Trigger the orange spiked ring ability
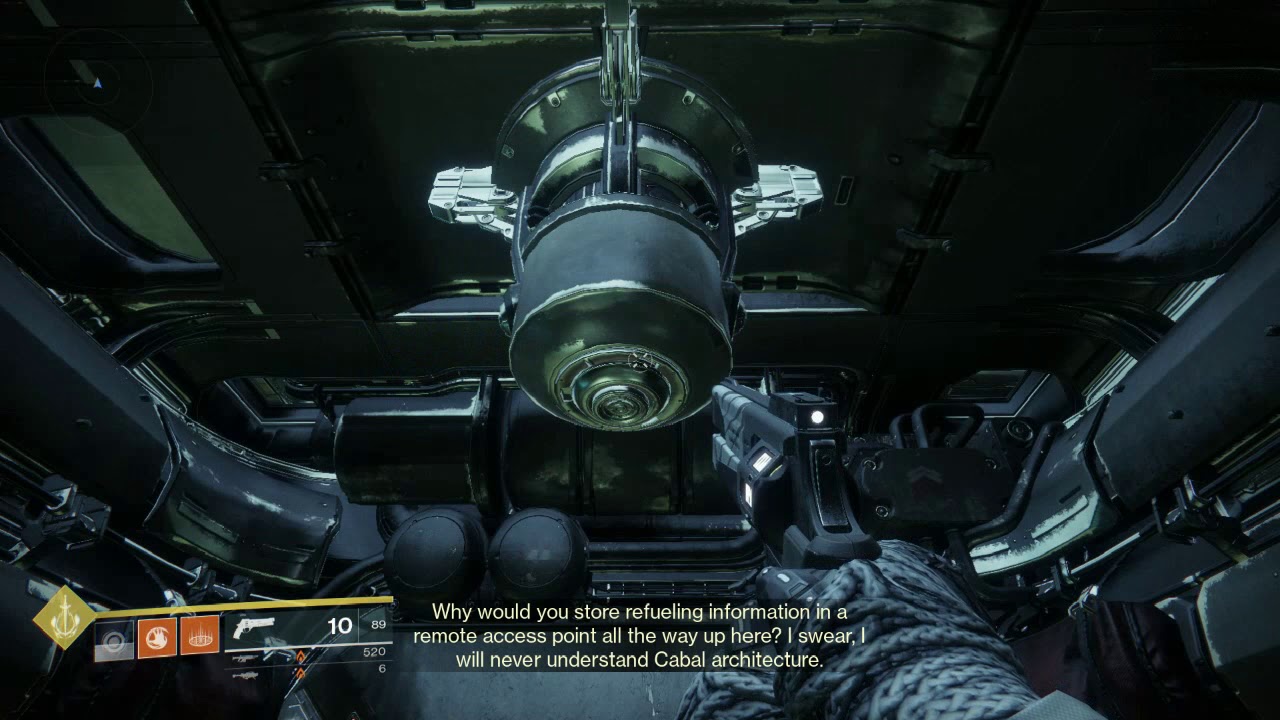 pos(200,636)
